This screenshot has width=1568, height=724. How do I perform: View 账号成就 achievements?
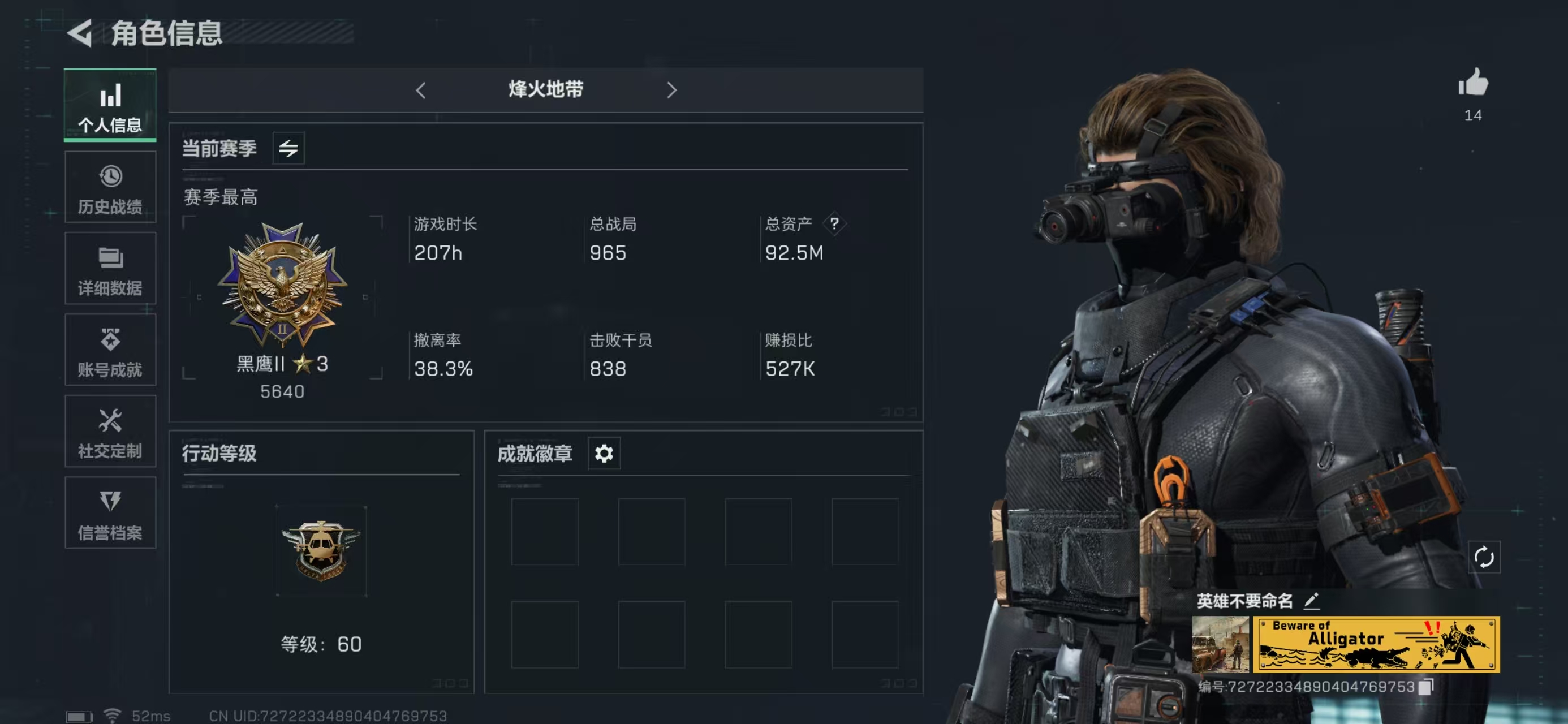110,350
